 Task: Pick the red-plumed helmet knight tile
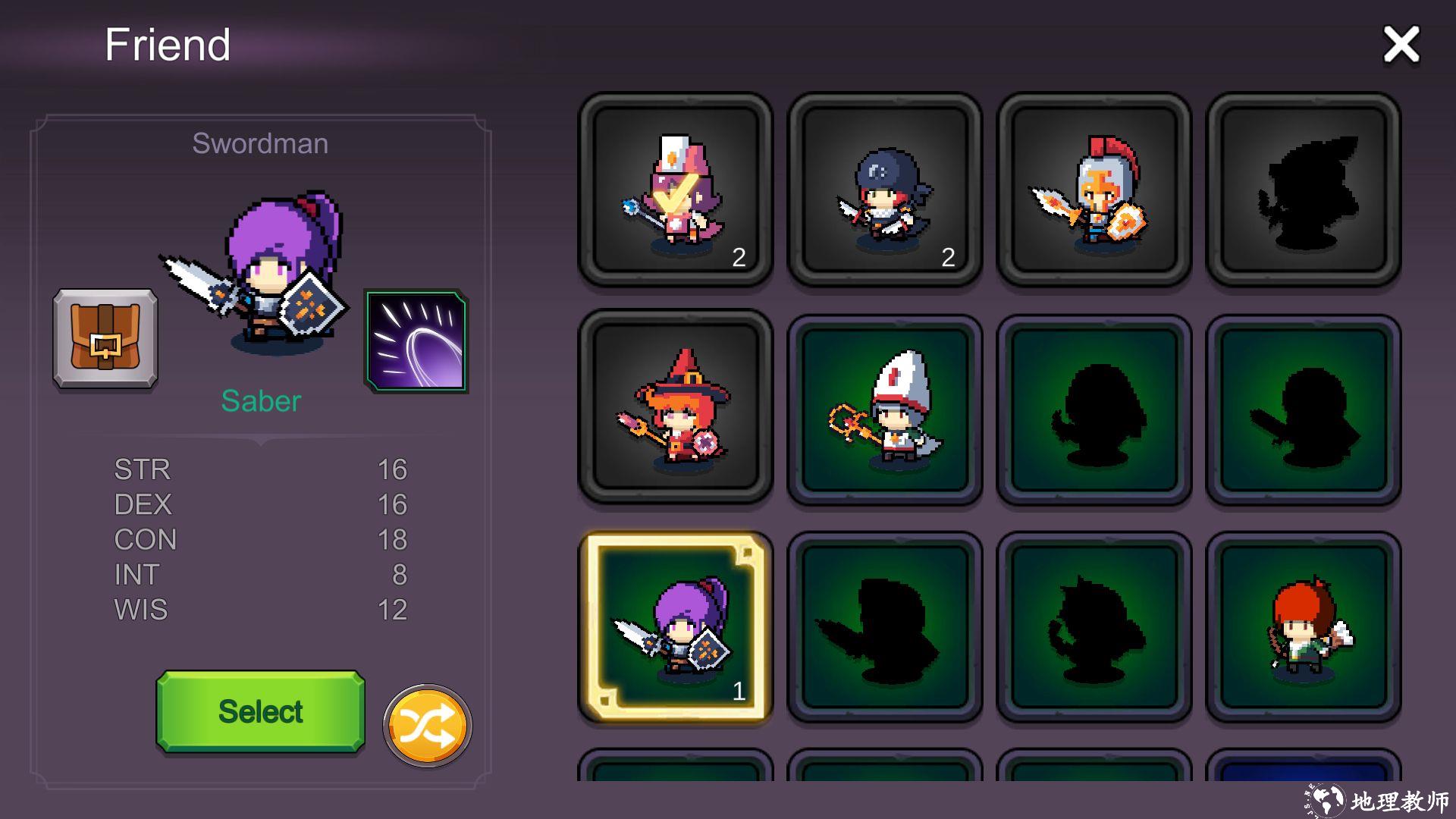click(1094, 190)
